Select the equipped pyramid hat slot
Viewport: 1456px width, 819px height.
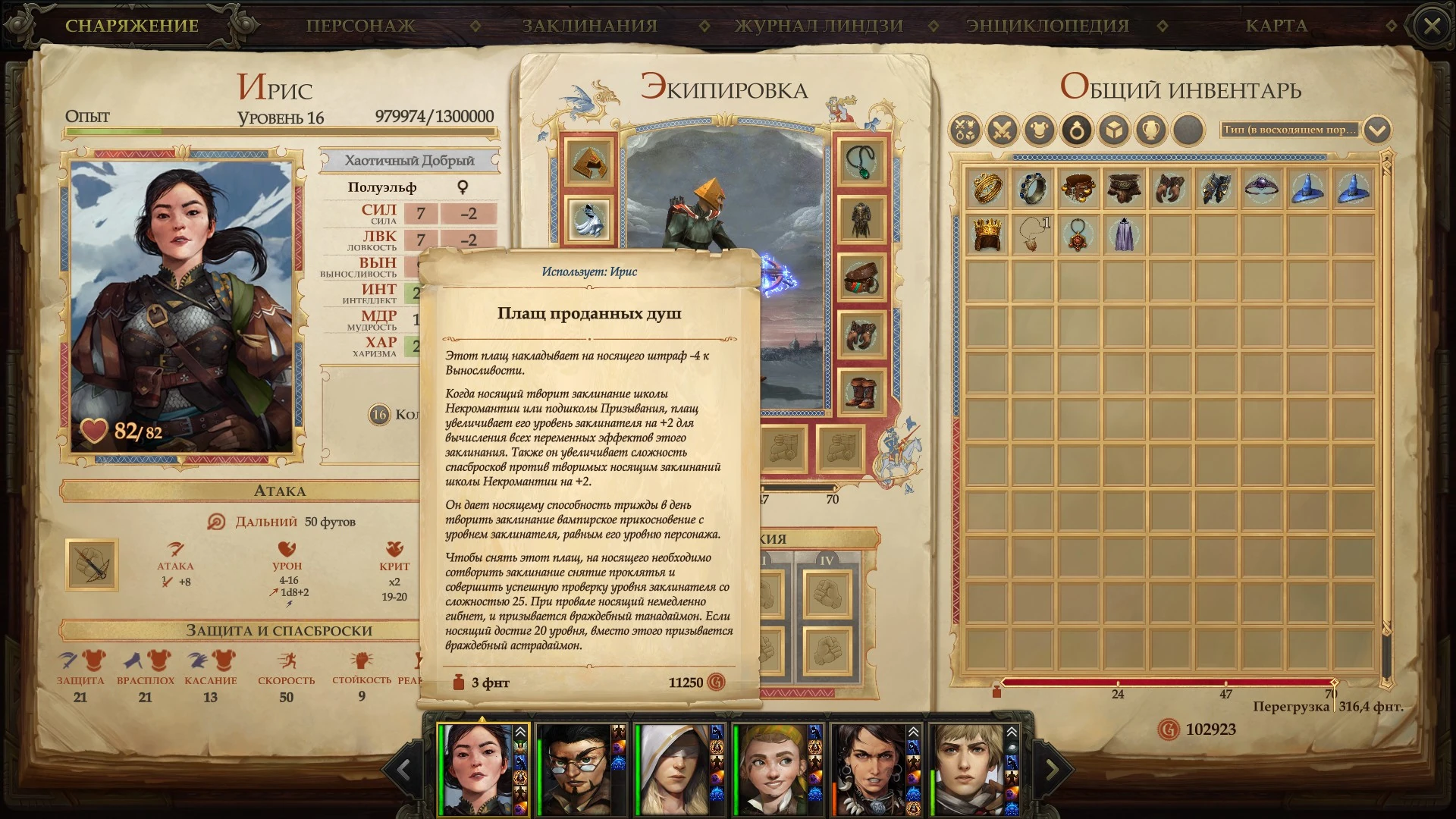click(588, 161)
